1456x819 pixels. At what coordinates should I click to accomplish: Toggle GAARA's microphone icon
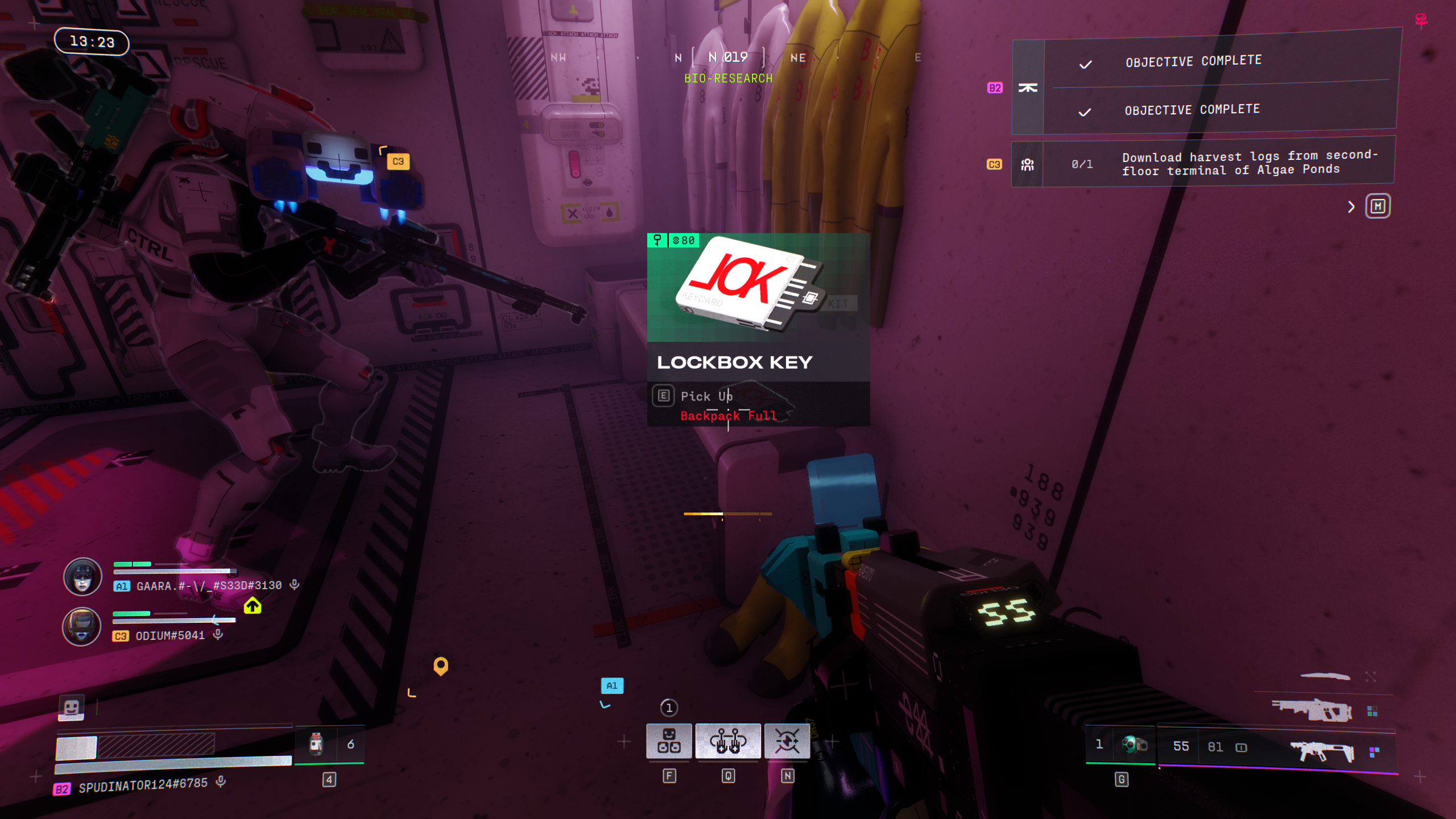[293, 584]
